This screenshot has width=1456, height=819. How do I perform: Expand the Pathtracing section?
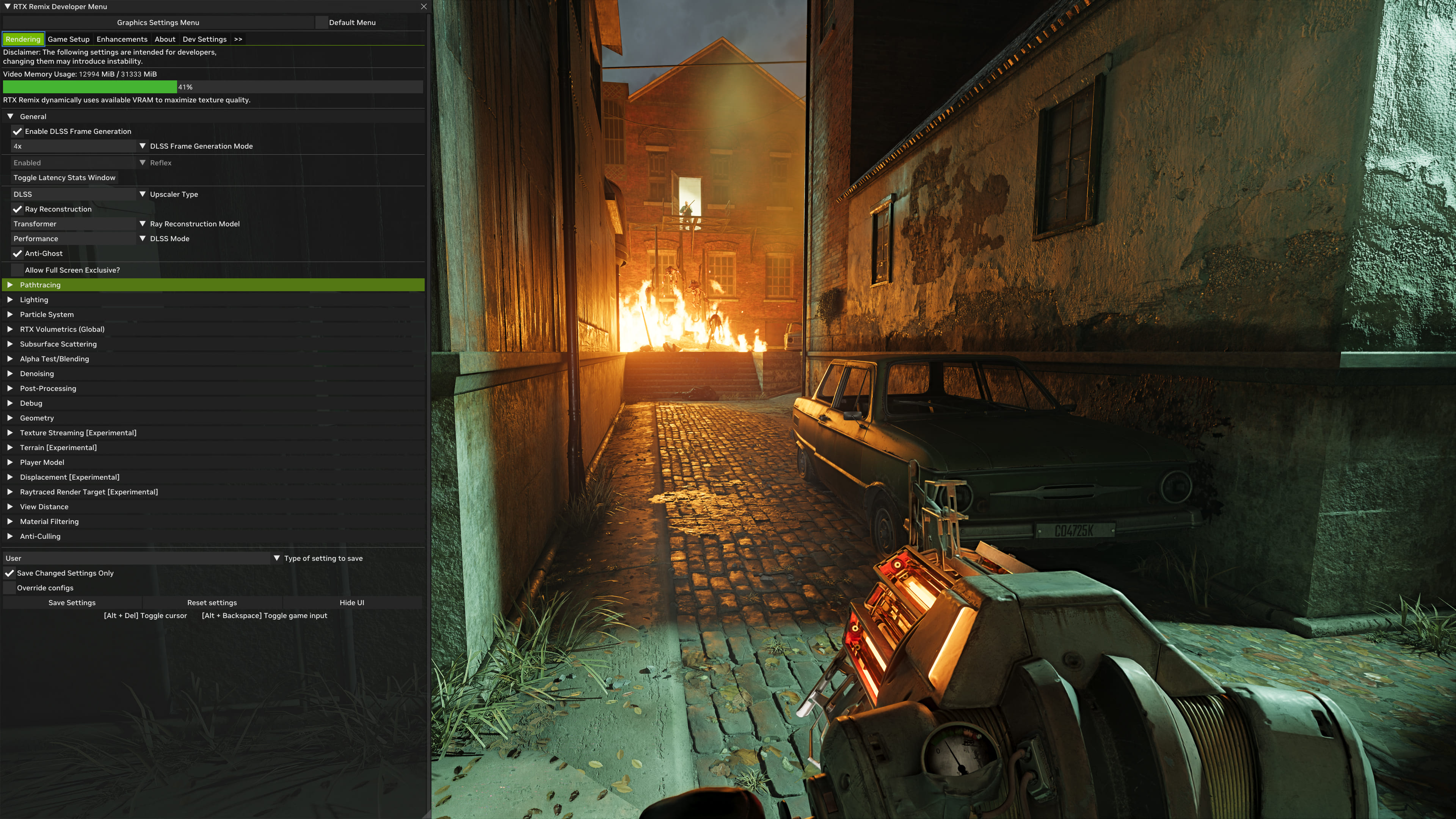tap(39, 285)
